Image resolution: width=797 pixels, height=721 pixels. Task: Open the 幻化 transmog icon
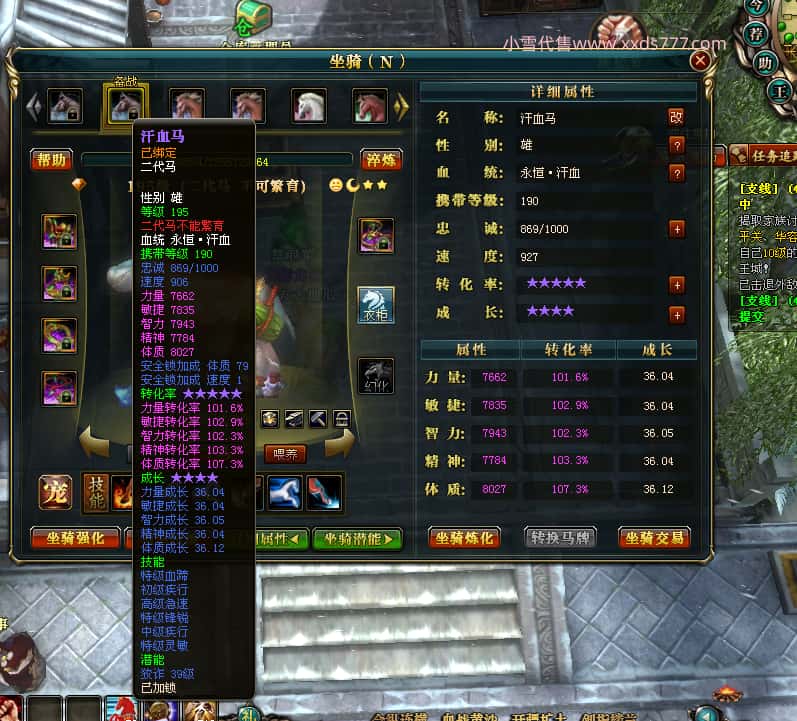pos(376,375)
